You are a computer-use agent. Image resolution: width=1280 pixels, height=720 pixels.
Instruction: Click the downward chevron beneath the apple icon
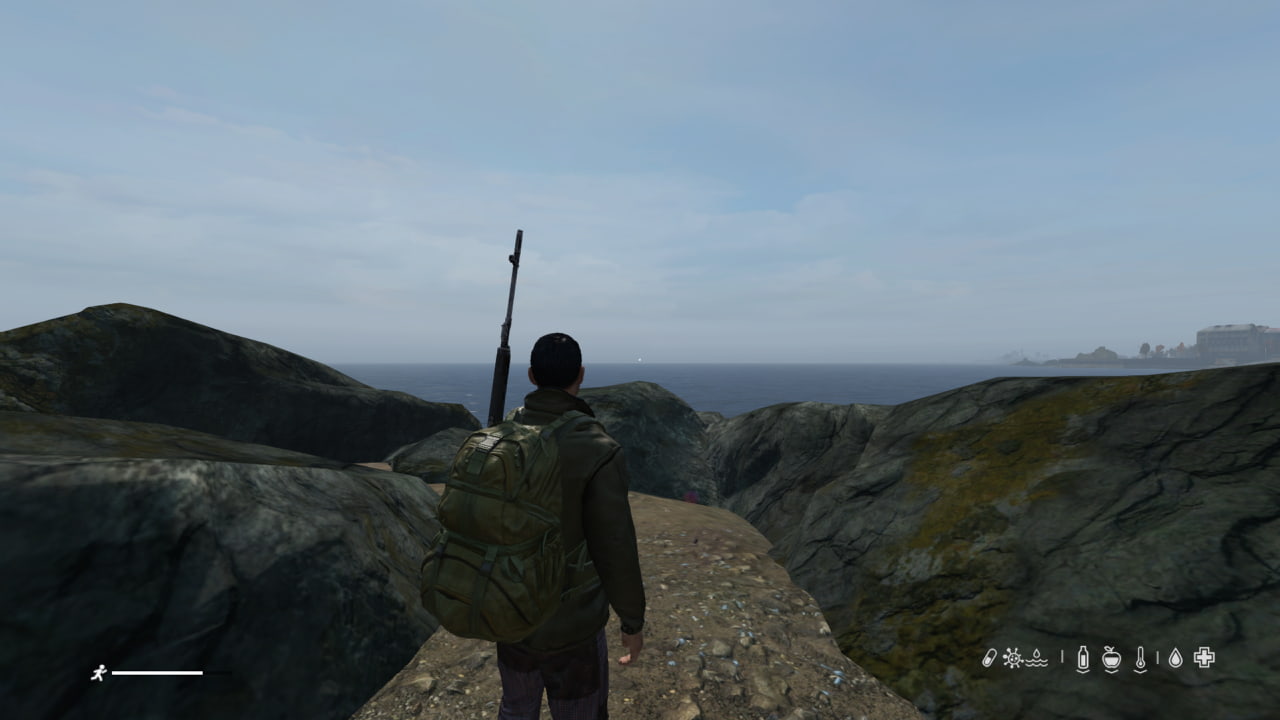[x=1111, y=672]
